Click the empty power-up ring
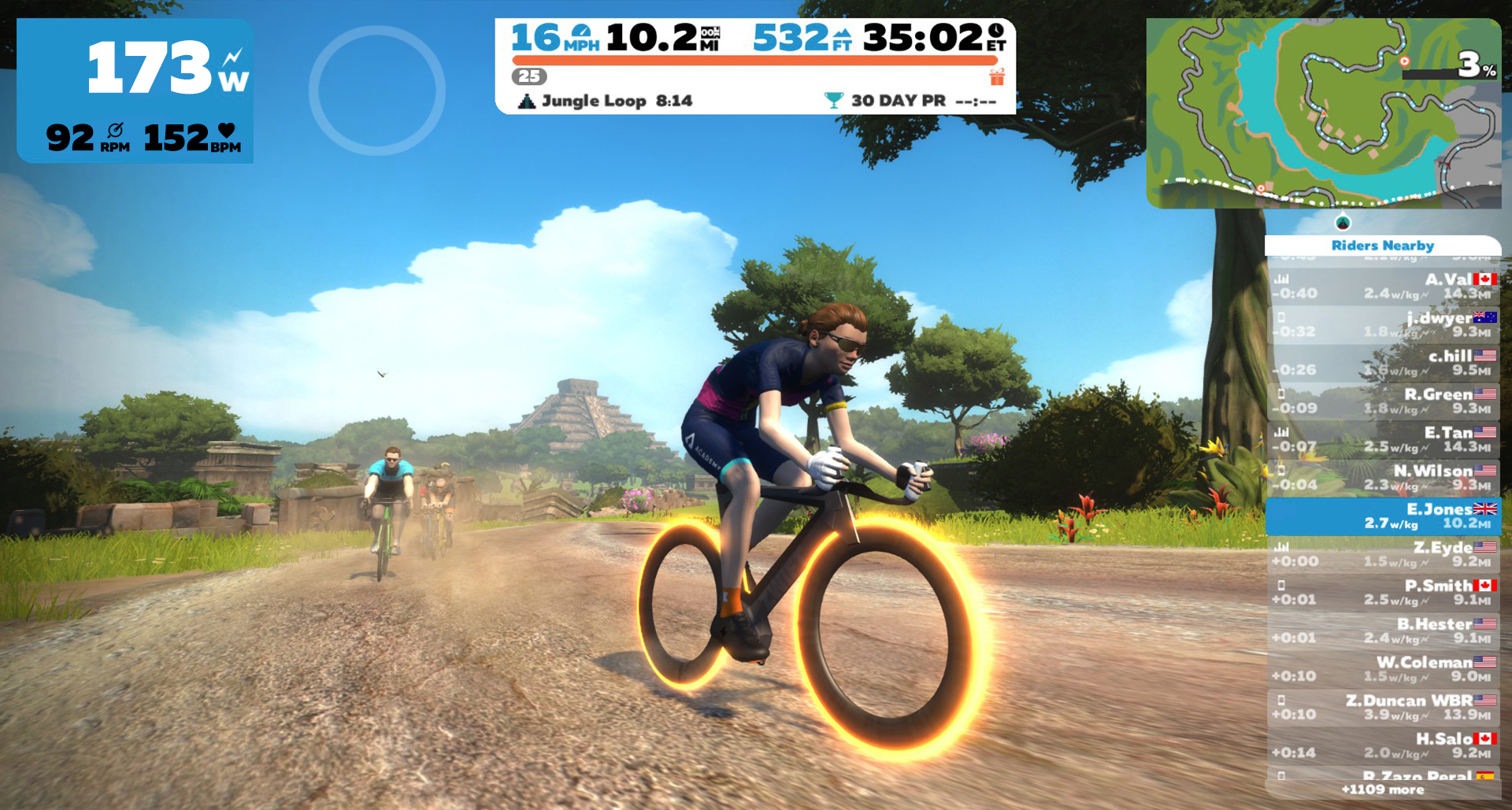Viewport: 1512px width, 810px height. click(376, 91)
